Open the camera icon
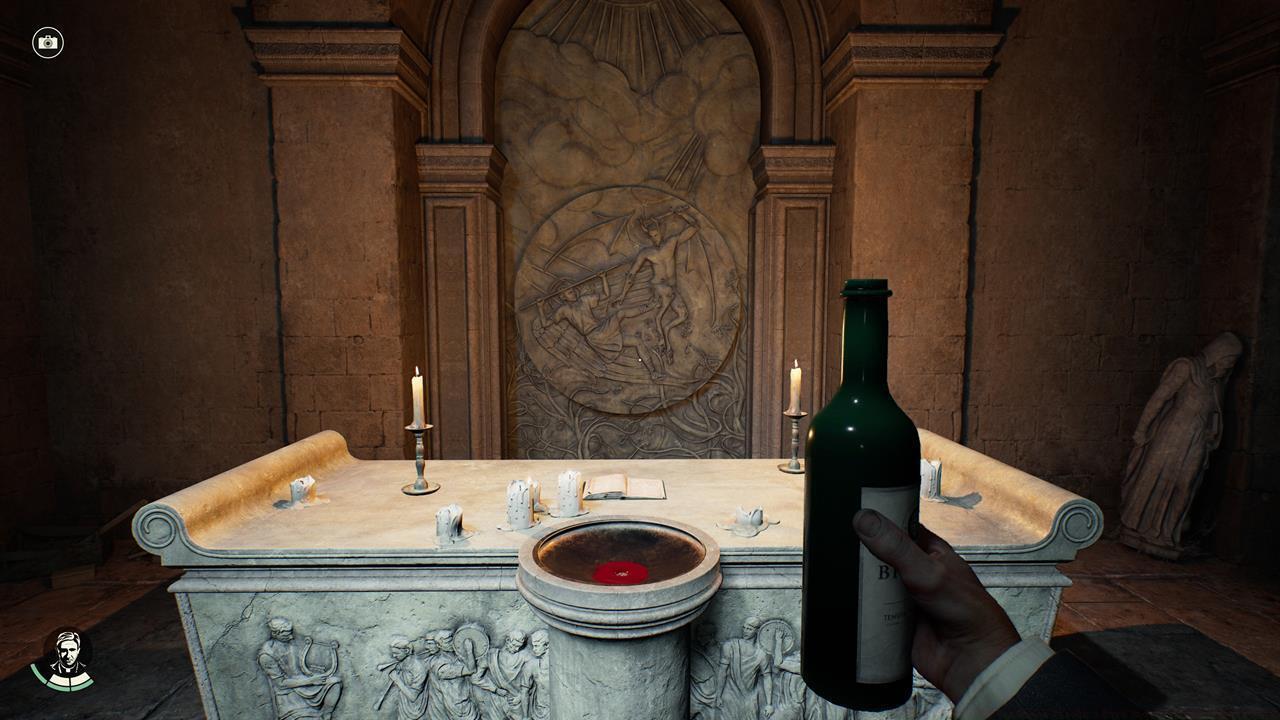Screen dimensions: 1280x720 (47, 42)
